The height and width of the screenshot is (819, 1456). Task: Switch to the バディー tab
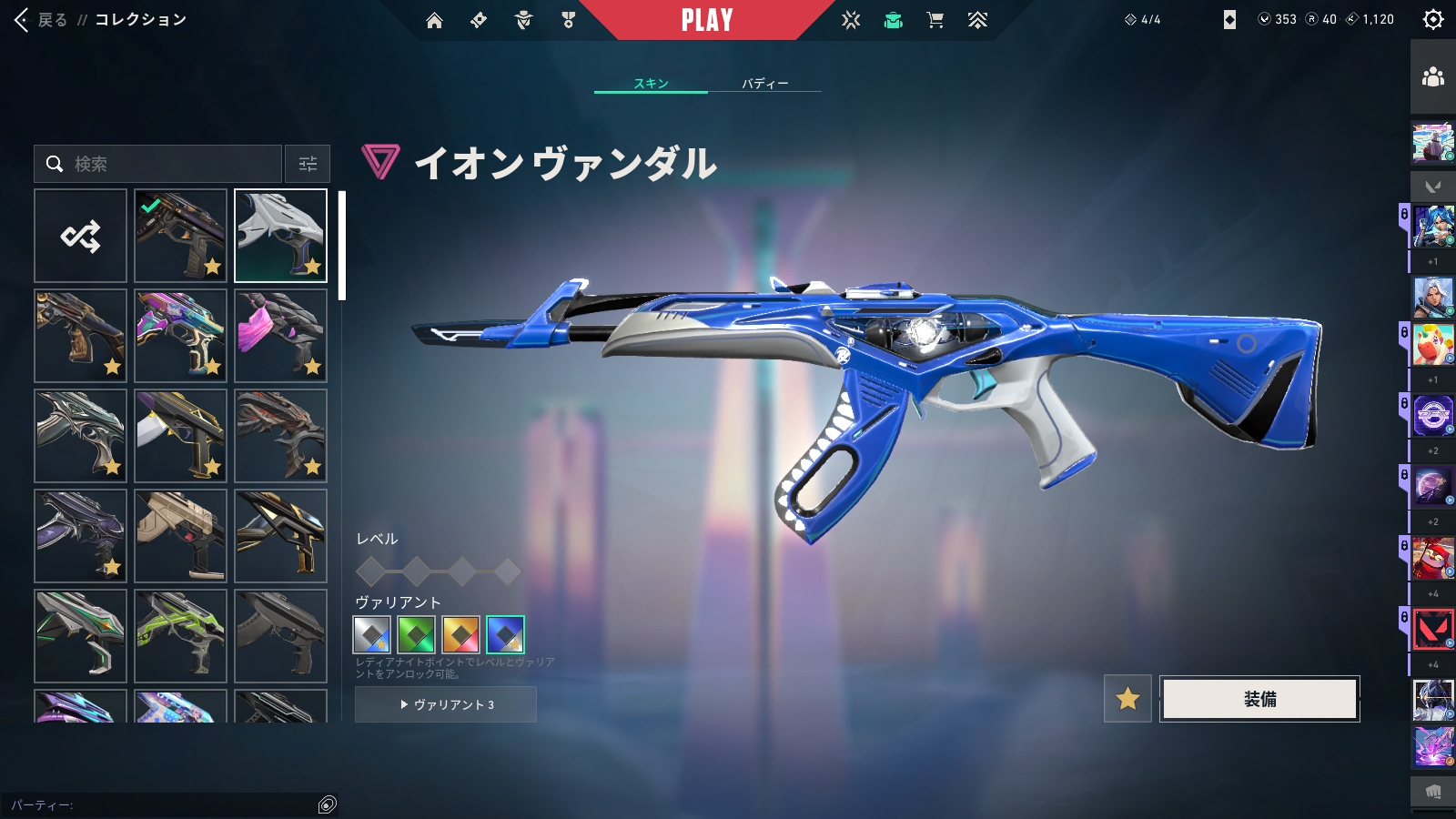click(x=764, y=83)
